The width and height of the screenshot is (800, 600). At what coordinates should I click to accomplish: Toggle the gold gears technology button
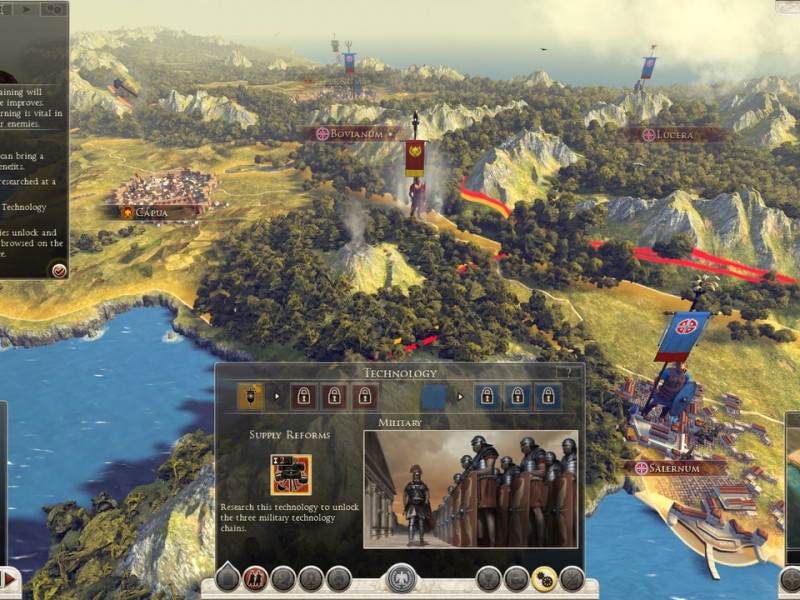(544, 578)
